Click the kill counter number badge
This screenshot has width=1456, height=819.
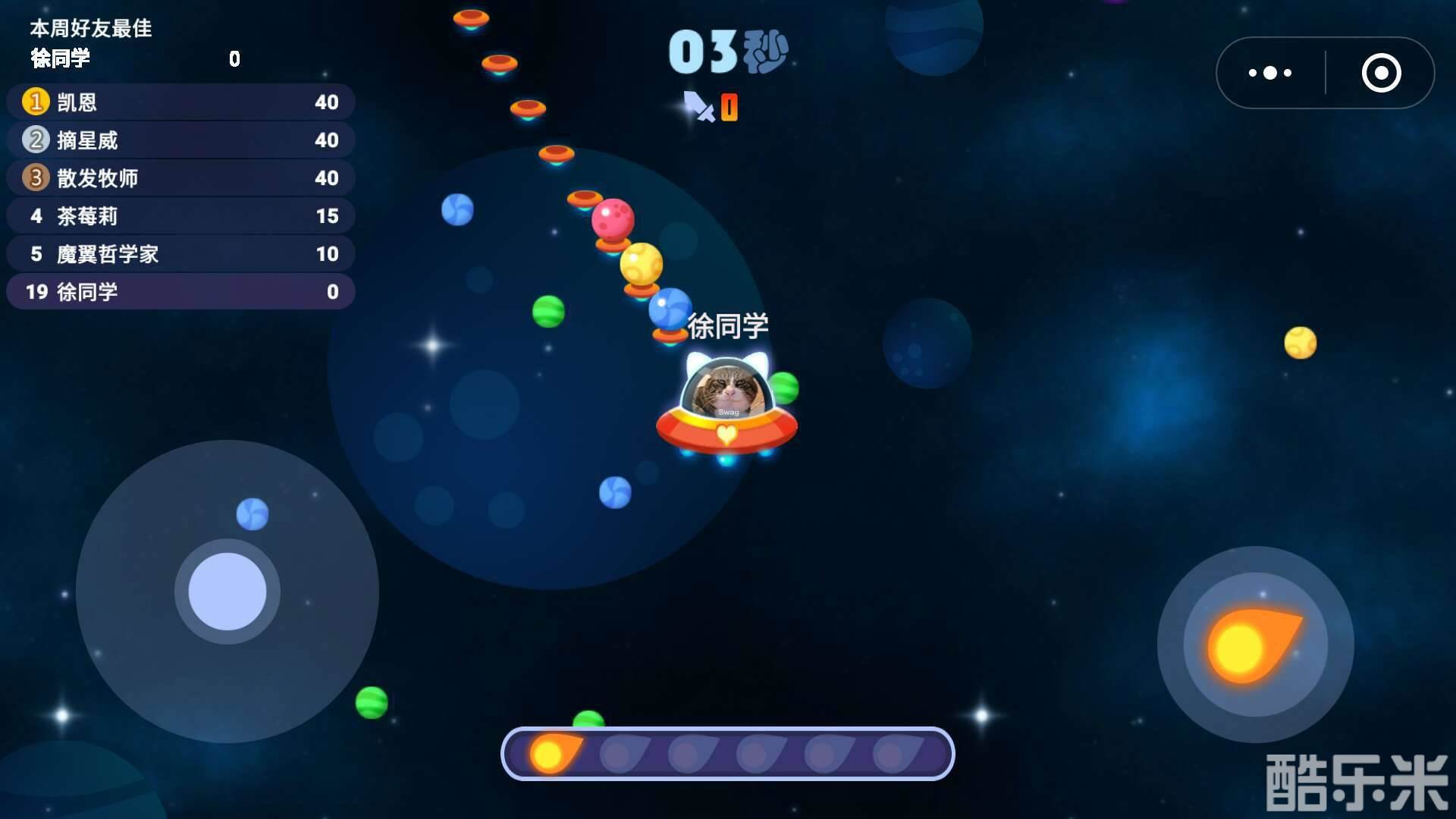click(x=730, y=108)
